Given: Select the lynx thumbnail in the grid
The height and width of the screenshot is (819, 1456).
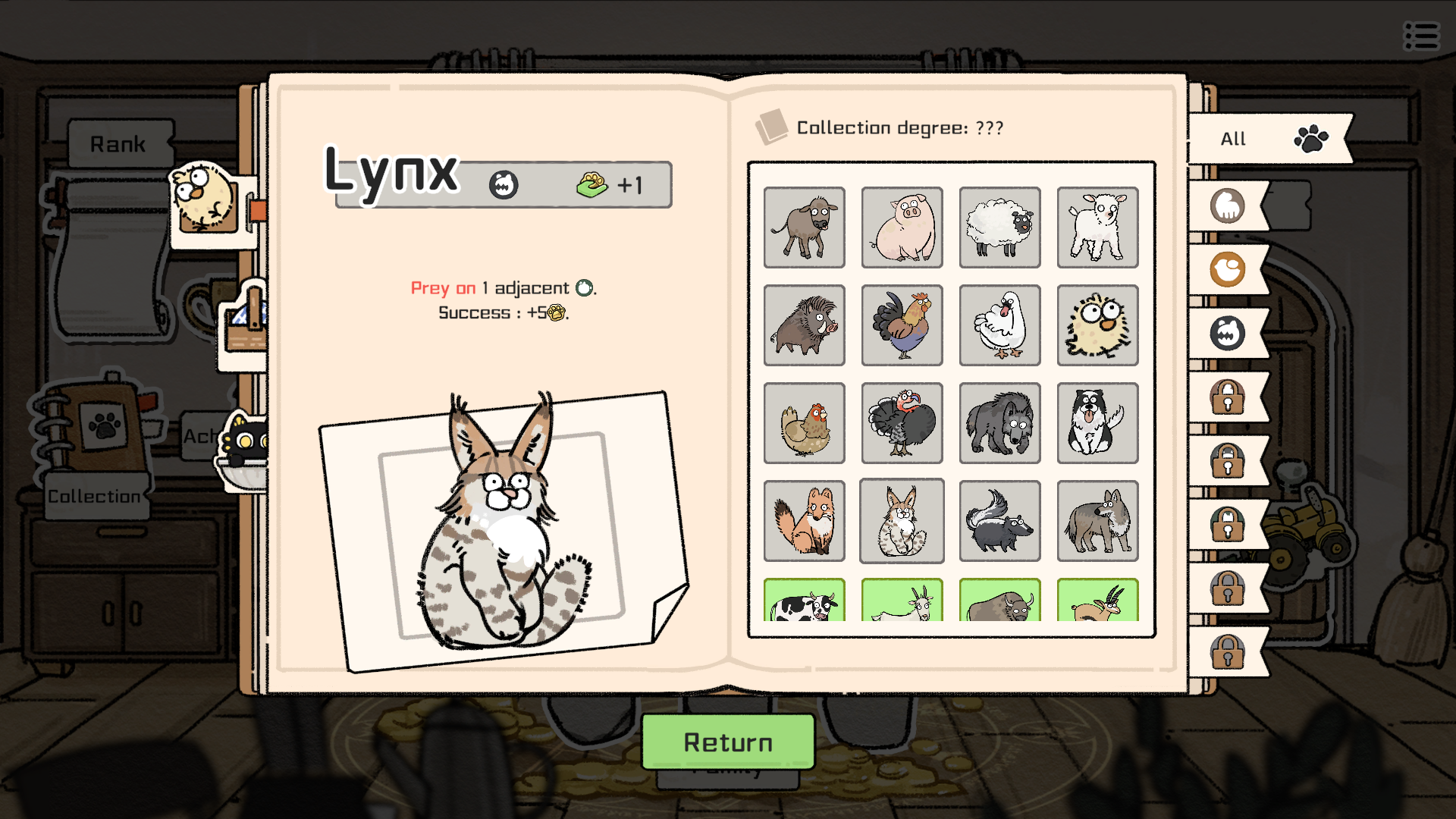Looking at the screenshot, I should click(x=902, y=521).
